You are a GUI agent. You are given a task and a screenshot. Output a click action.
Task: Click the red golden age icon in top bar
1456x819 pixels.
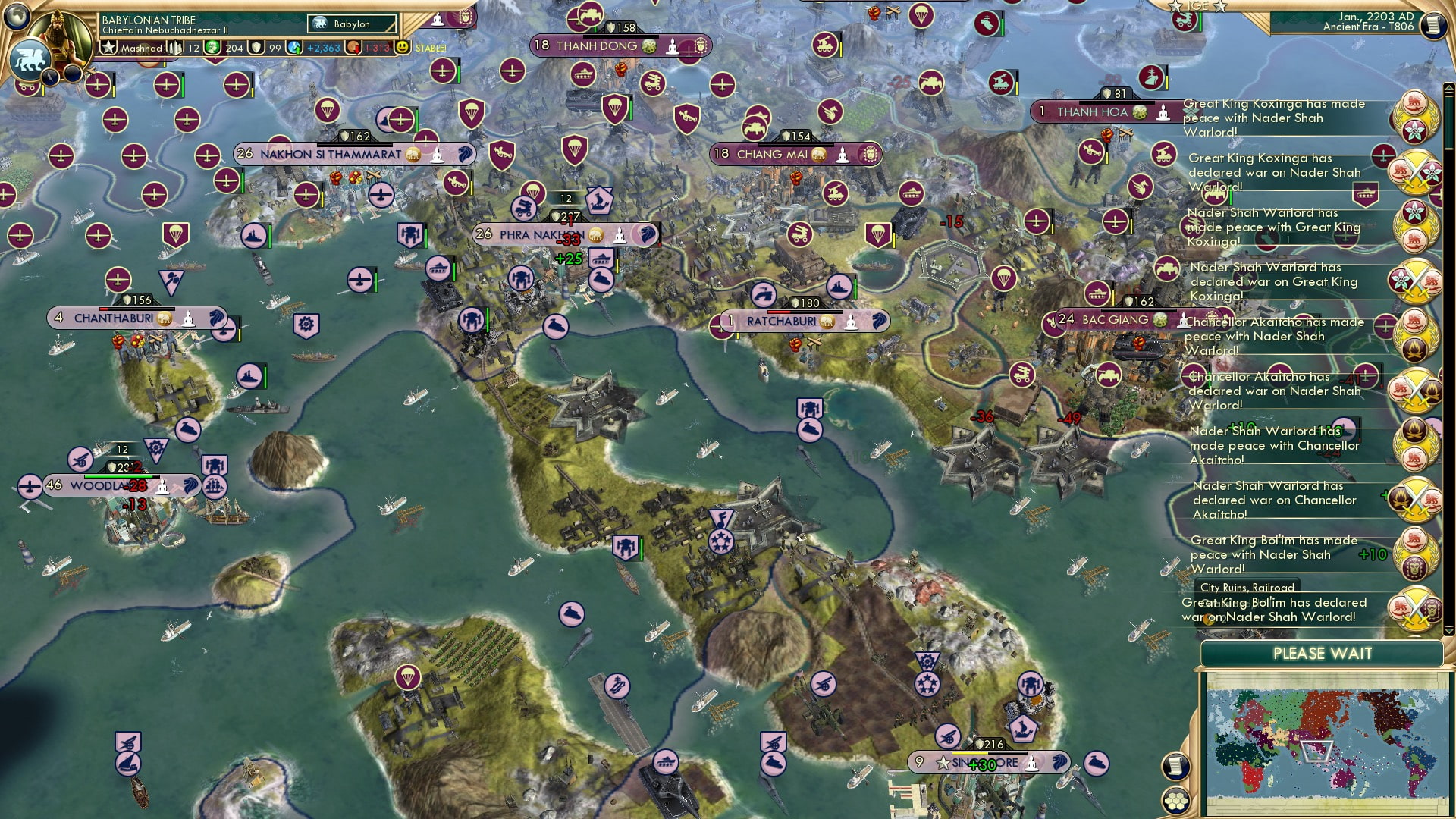pyautogui.click(x=353, y=47)
